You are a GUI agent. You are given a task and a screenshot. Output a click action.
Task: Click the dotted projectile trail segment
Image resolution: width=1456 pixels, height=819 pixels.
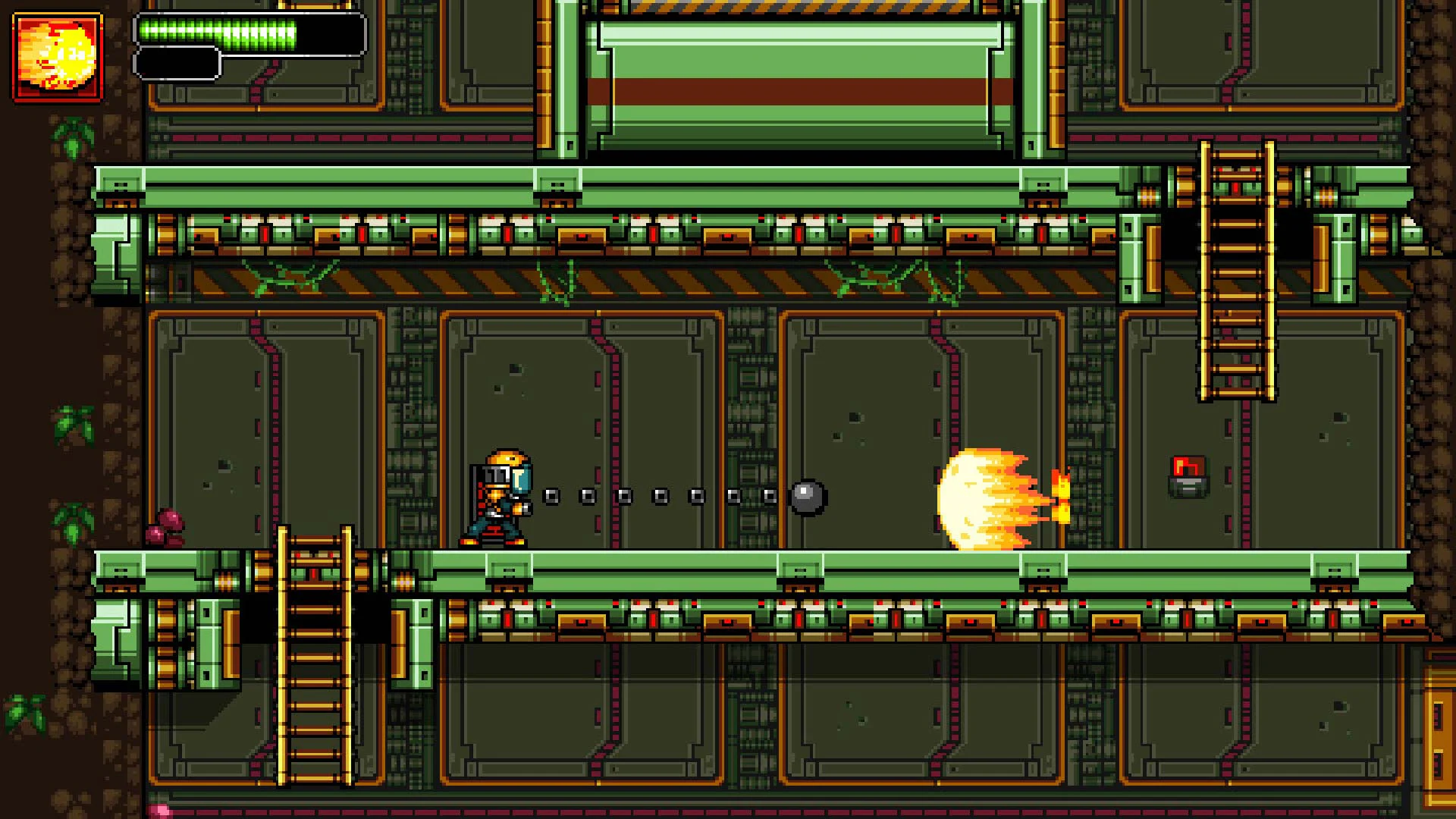click(660, 494)
